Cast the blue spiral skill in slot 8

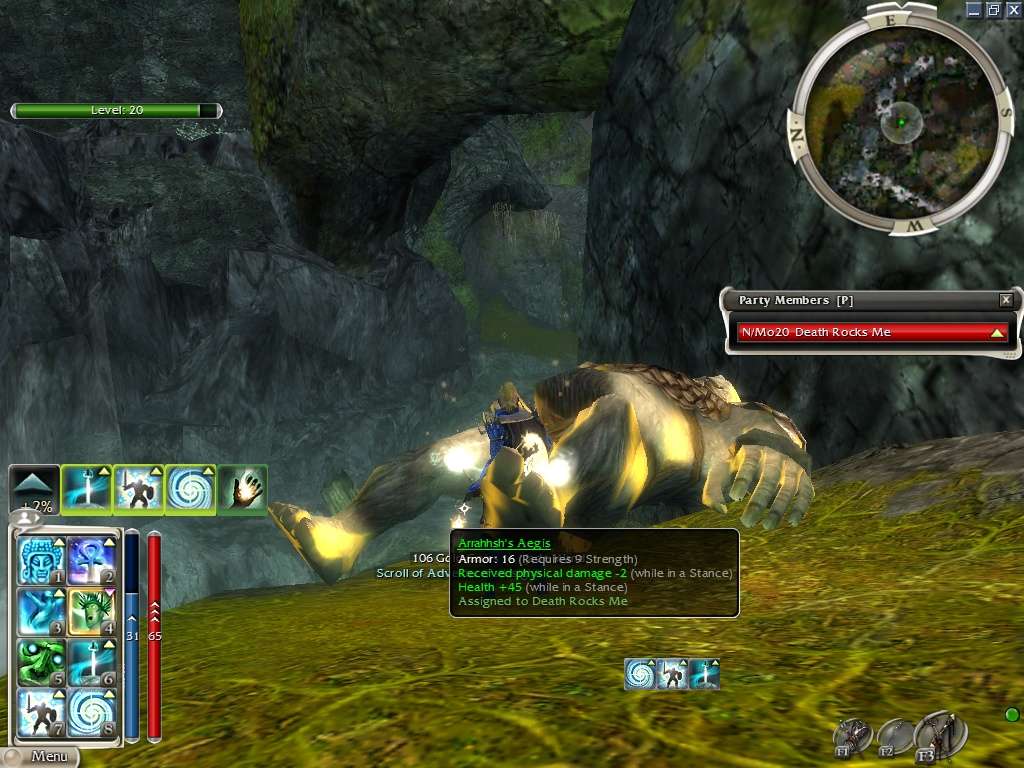[x=92, y=714]
